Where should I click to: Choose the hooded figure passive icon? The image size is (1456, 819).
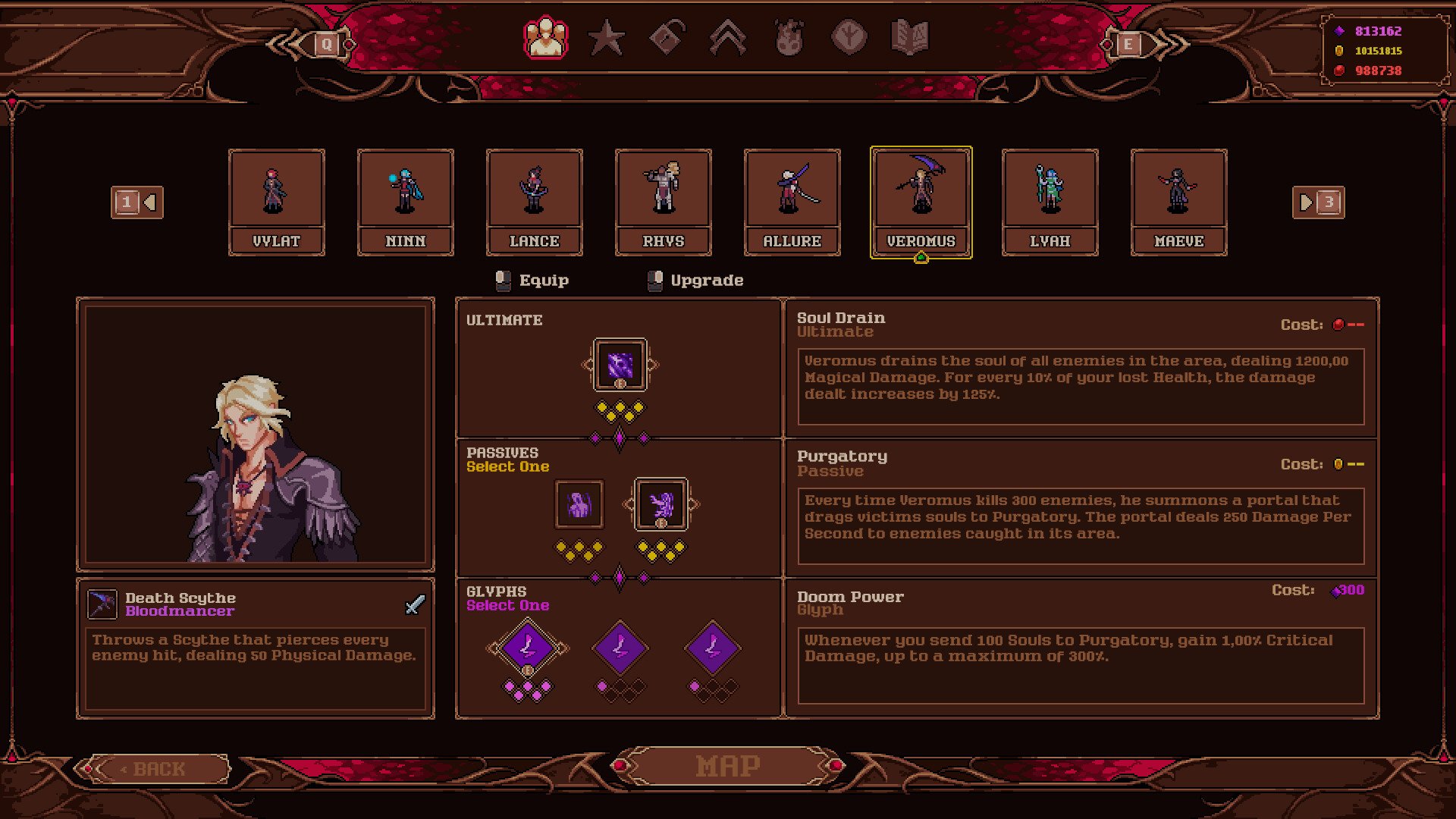click(x=579, y=504)
